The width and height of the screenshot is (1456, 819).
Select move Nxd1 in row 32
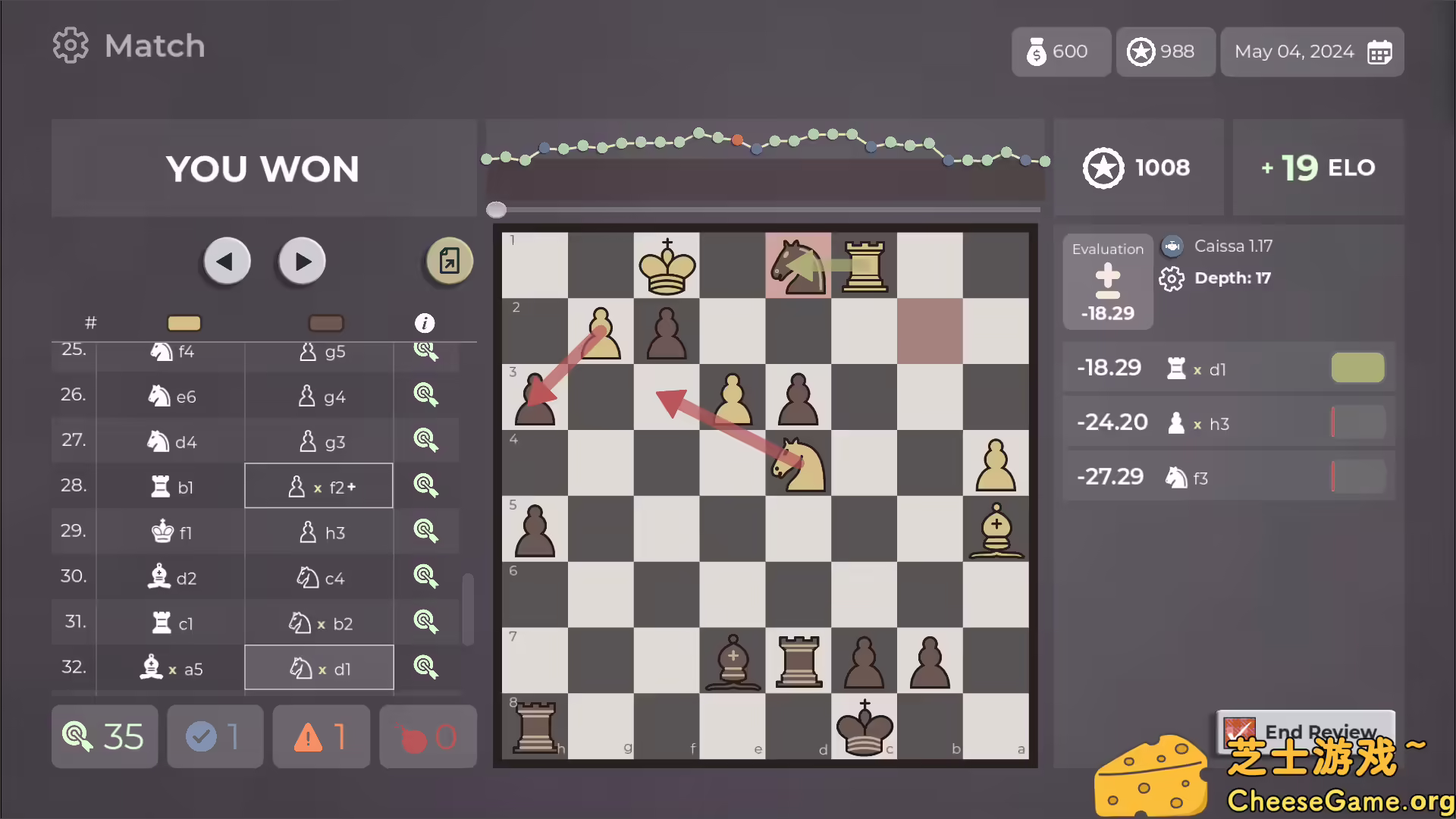318,668
